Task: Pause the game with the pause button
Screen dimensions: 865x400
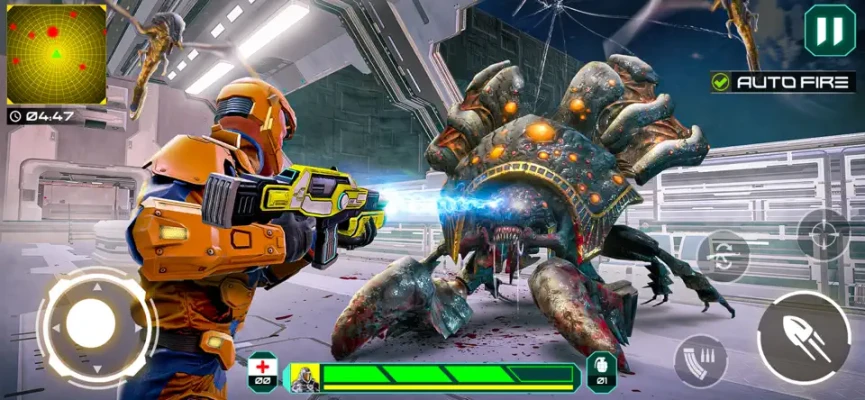Action: pyautogui.click(x=829, y=31)
